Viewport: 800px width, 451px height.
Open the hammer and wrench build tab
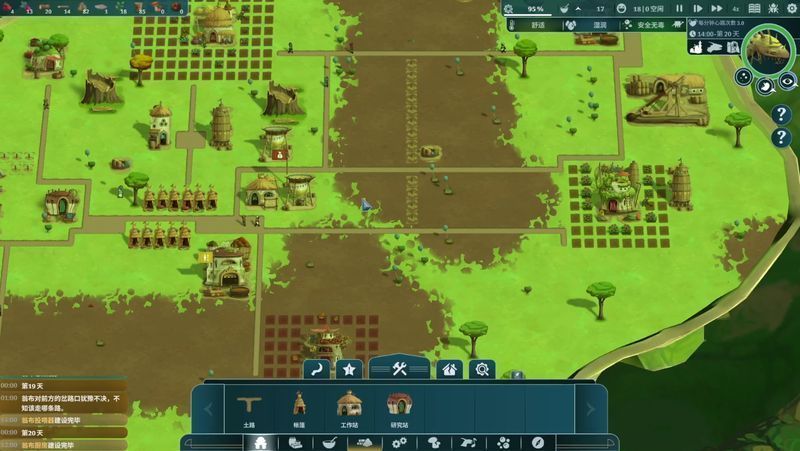pyautogui.click(x=400, y=369)
